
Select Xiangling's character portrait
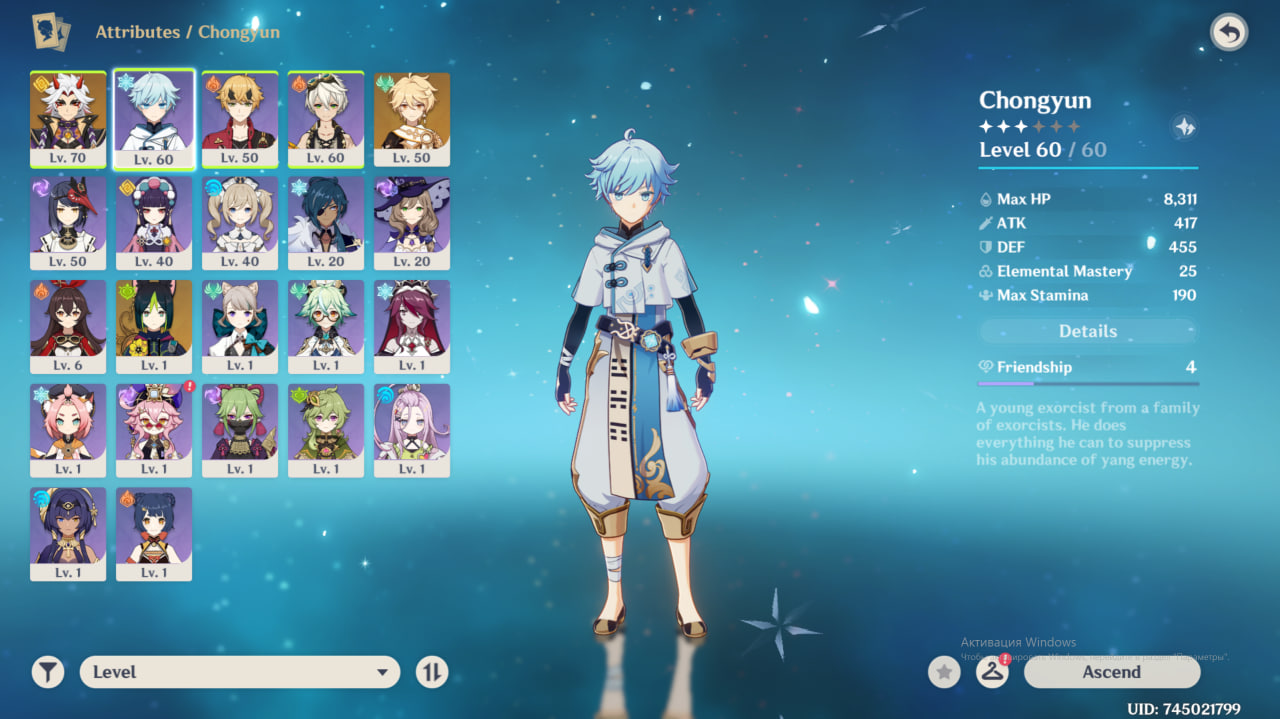tap(154, 534)
